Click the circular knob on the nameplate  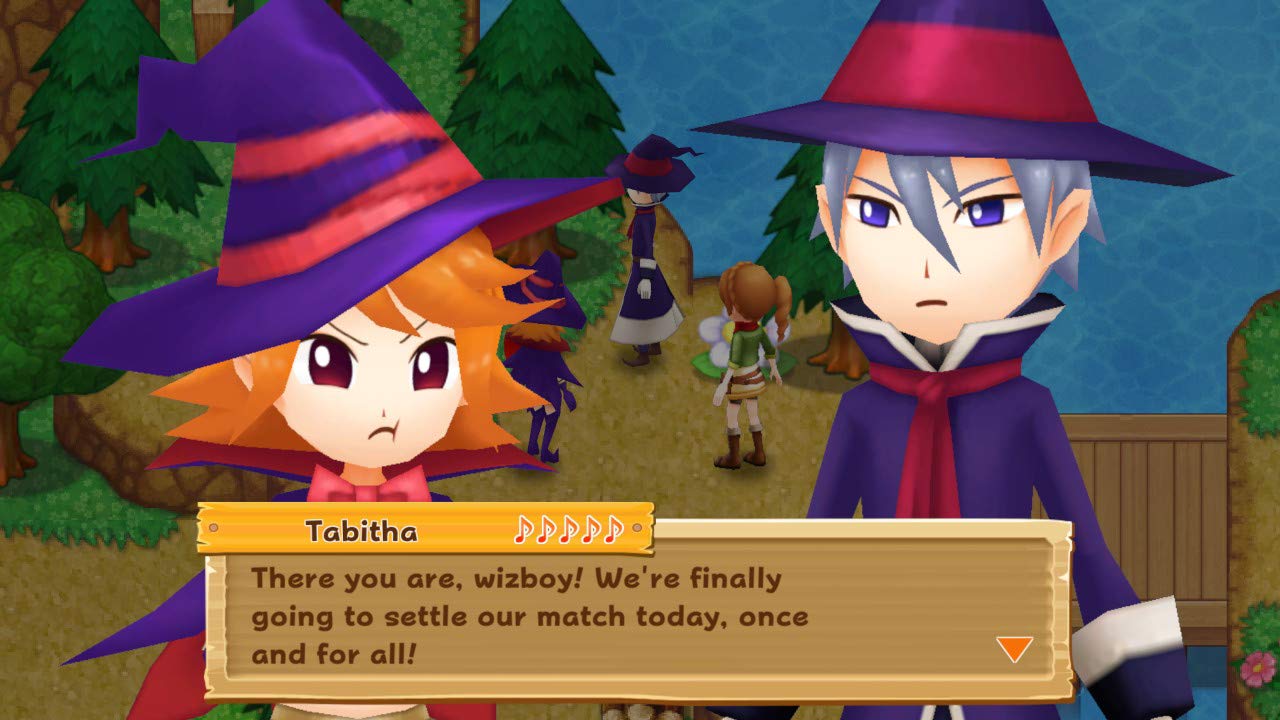click(x=212, y=530)
